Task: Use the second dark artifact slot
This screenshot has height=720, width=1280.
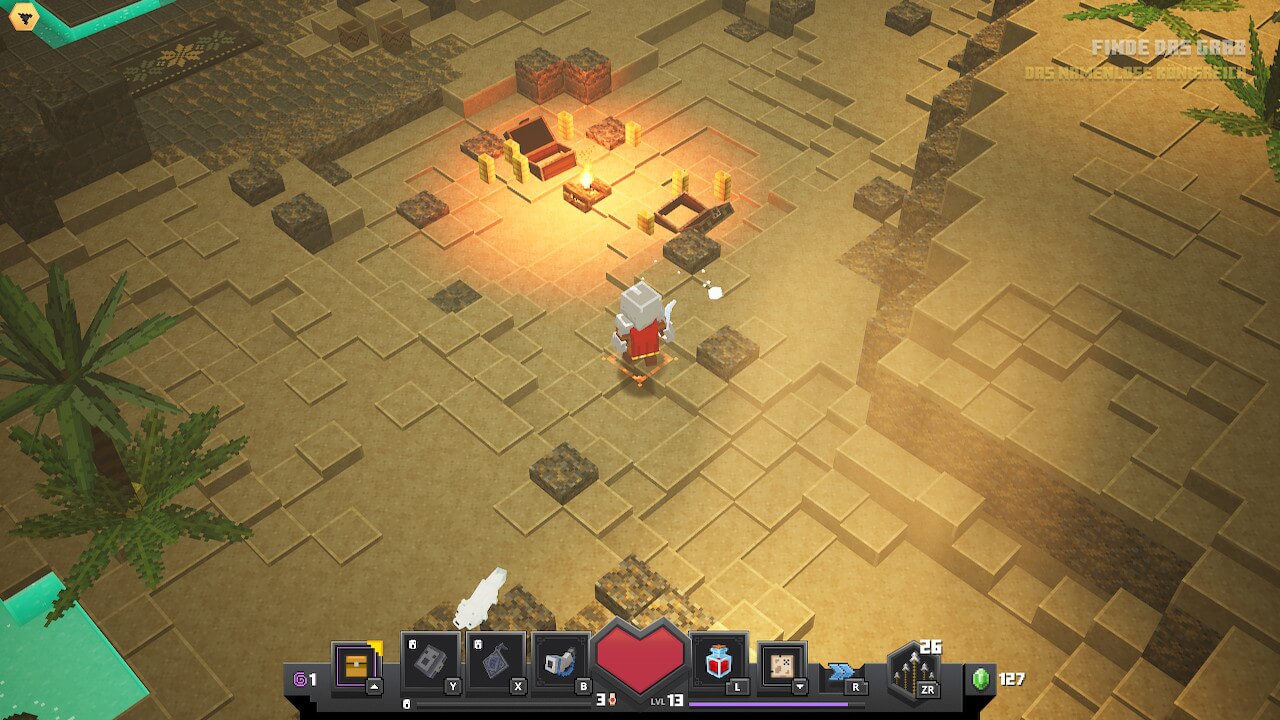Action: click(x=496, y=662)
